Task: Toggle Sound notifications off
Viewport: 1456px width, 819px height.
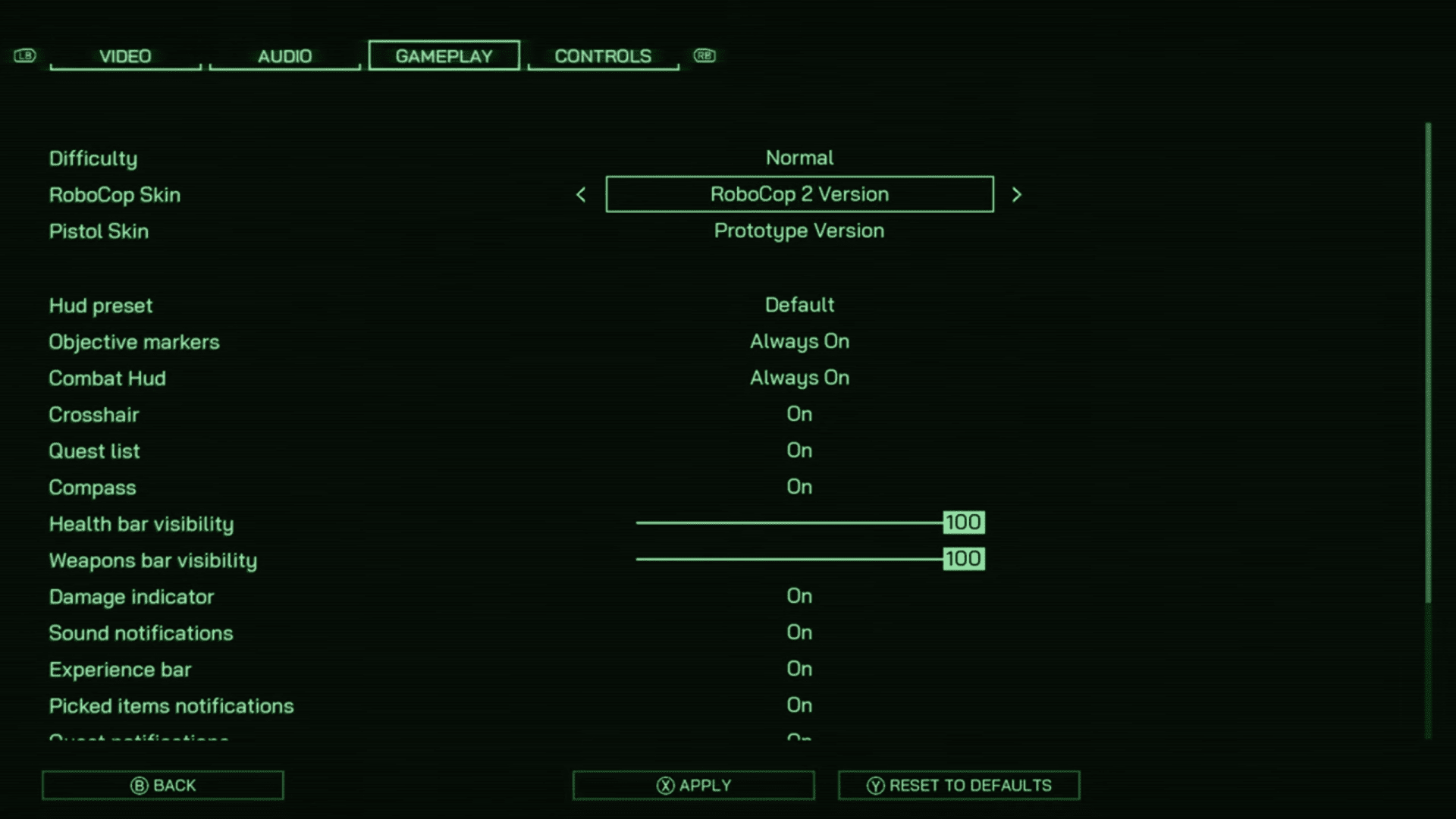Action: coord(799,632)
